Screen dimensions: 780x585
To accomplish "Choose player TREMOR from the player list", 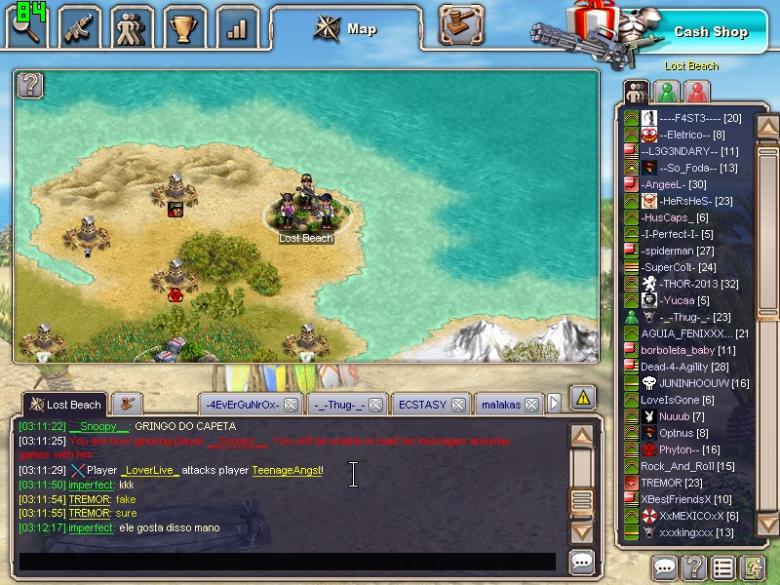I will click(661, 482).
